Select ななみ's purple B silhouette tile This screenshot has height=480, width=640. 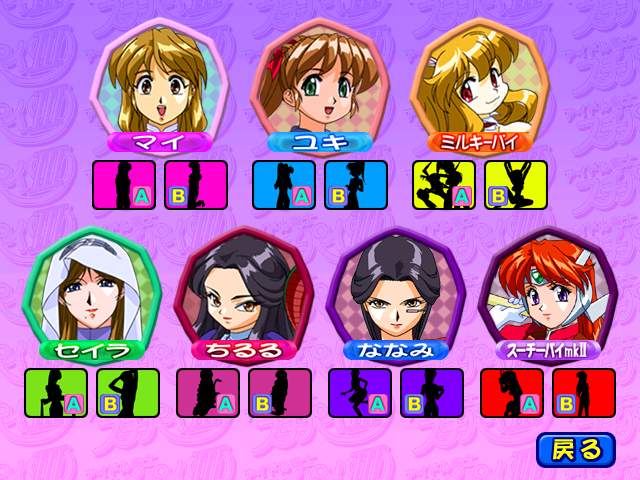tap(432, 393)
